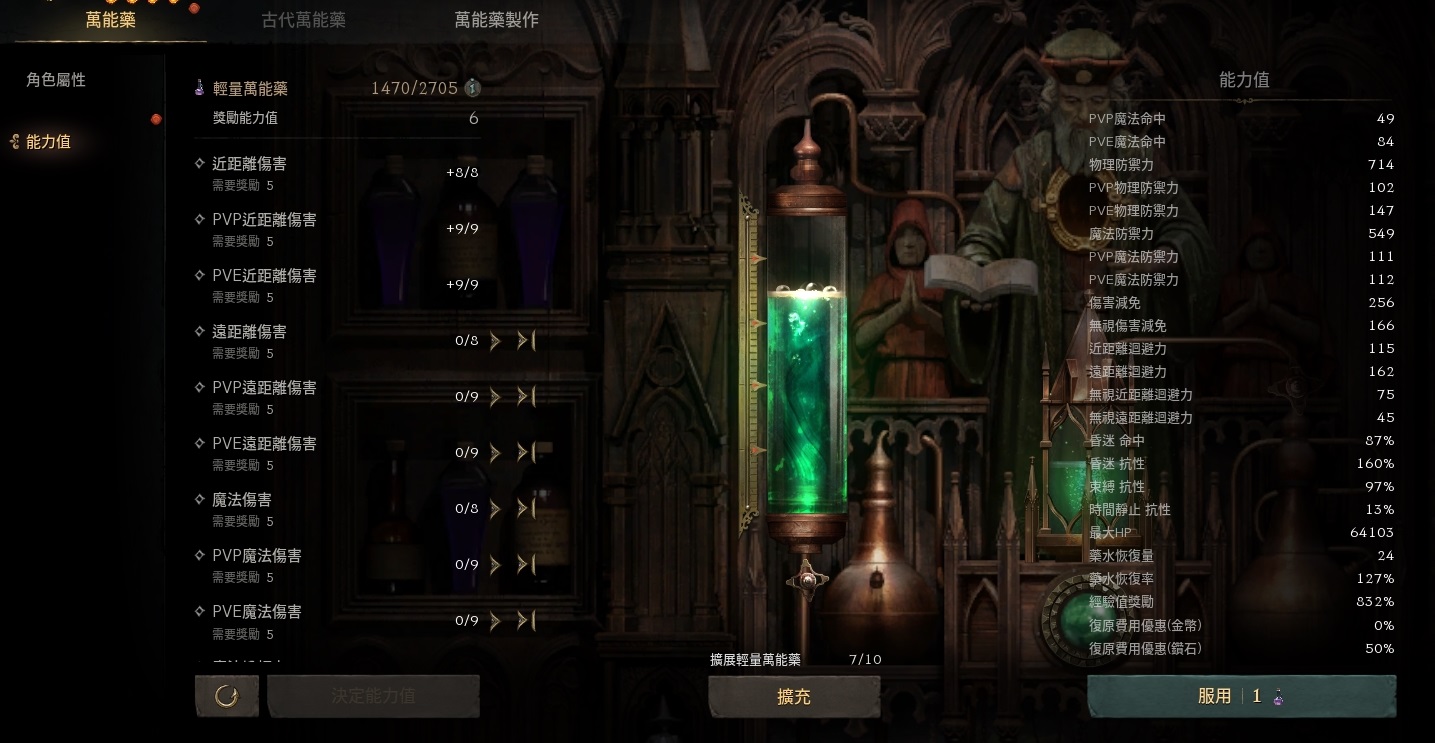Select the PVP近距離傷害 stat row
The height and width of the screenshot is (743, 1435).
[x=264, y=220]
